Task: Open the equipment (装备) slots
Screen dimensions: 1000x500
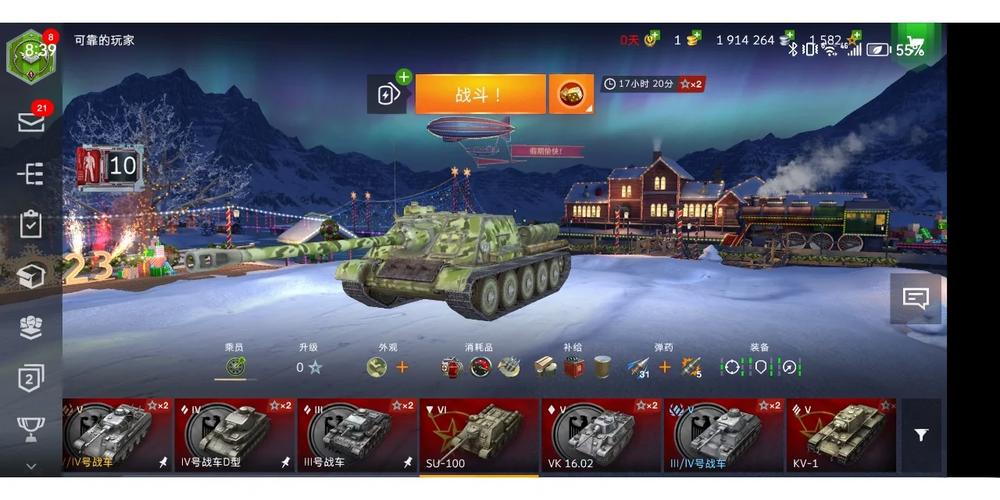Action: coord(761,367)
